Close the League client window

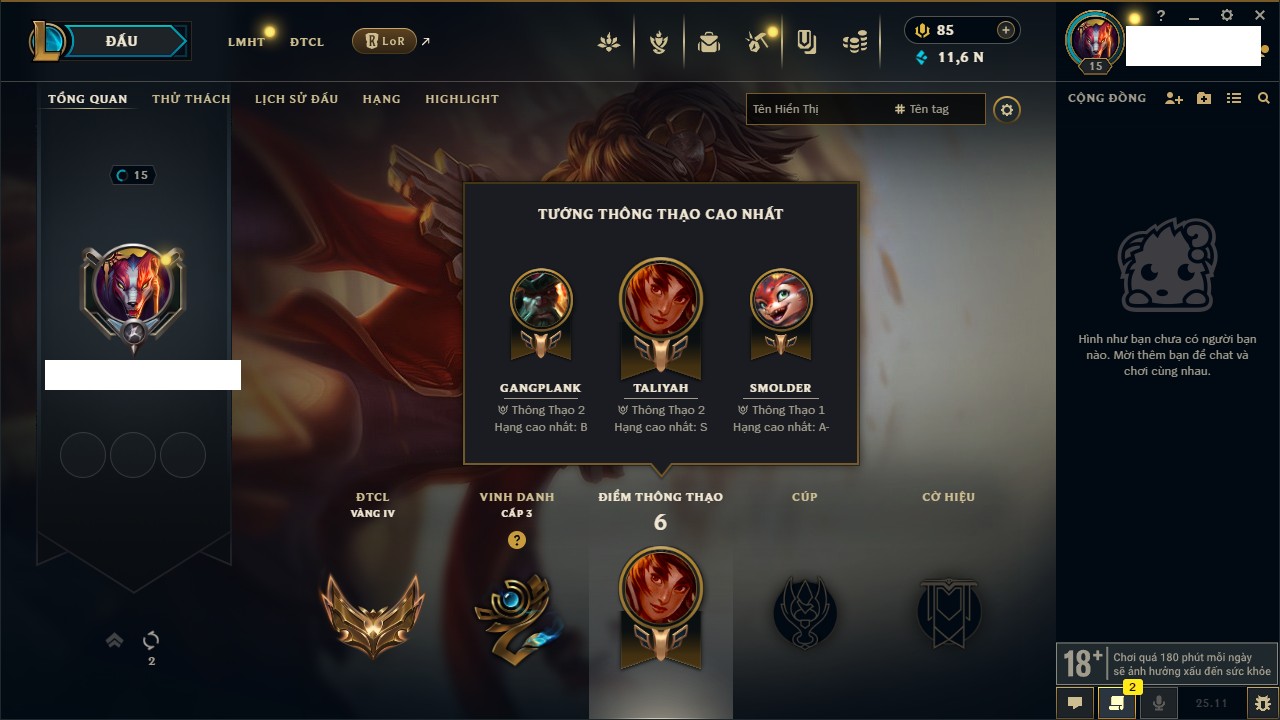1260,16
